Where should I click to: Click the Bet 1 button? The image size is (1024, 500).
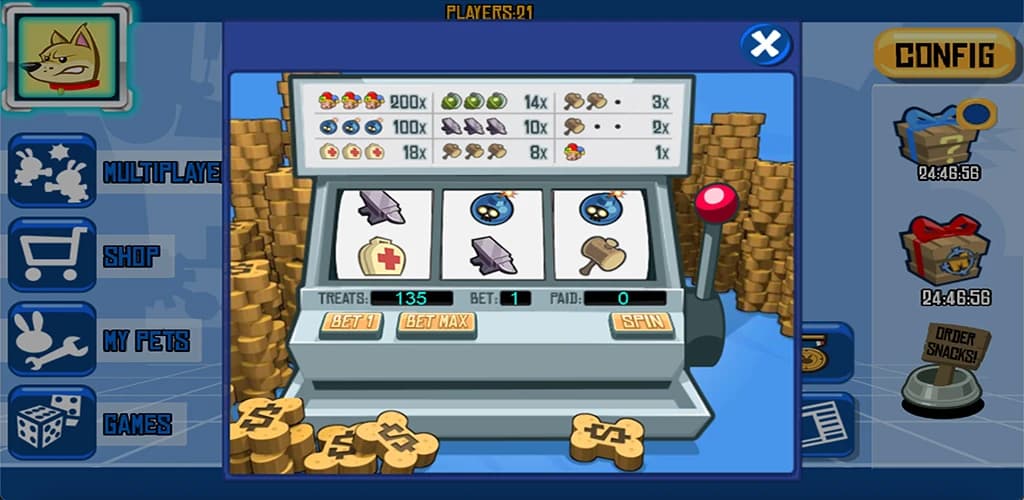(x=351, y=323)
